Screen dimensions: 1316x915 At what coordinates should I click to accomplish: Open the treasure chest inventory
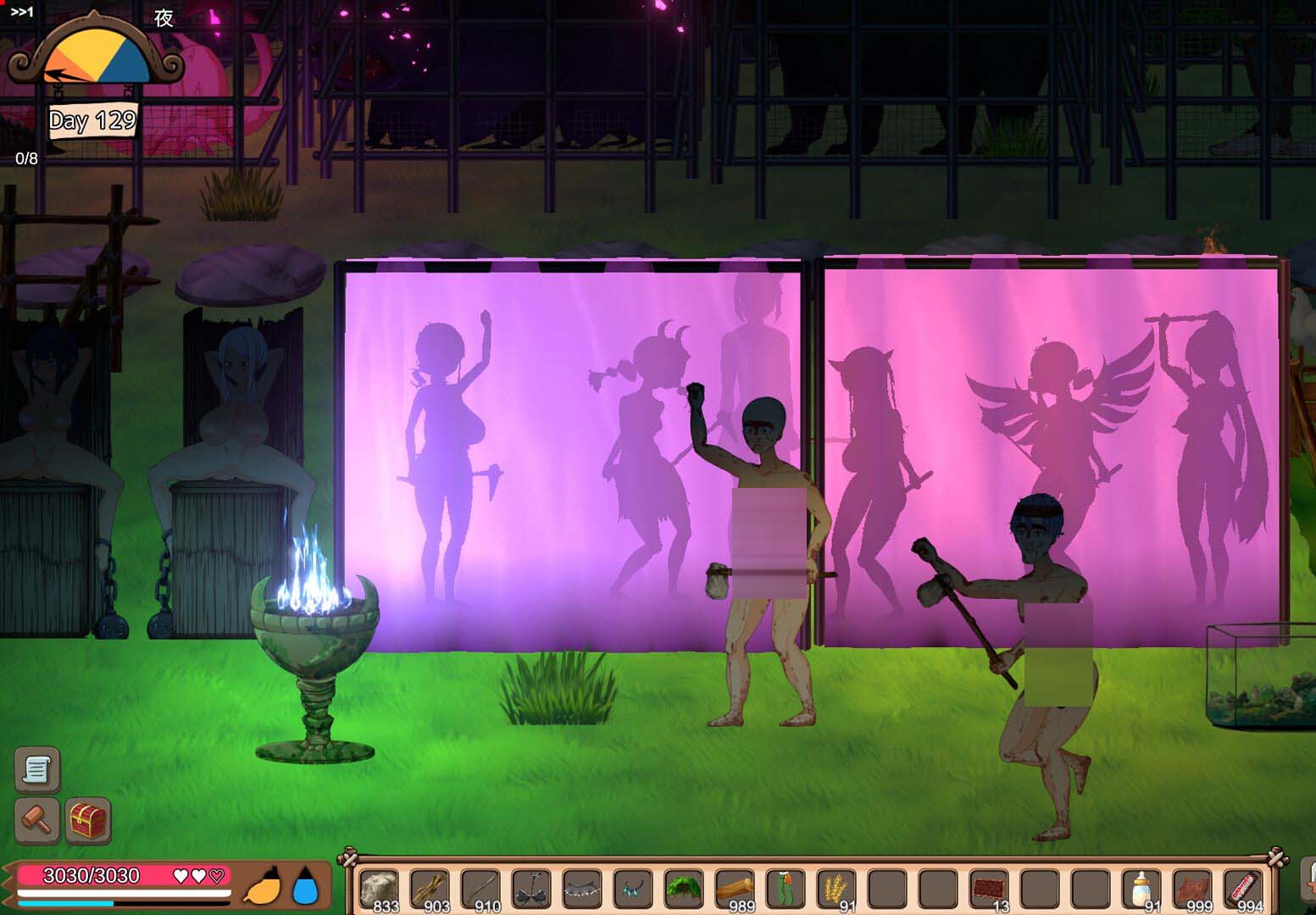88,820
